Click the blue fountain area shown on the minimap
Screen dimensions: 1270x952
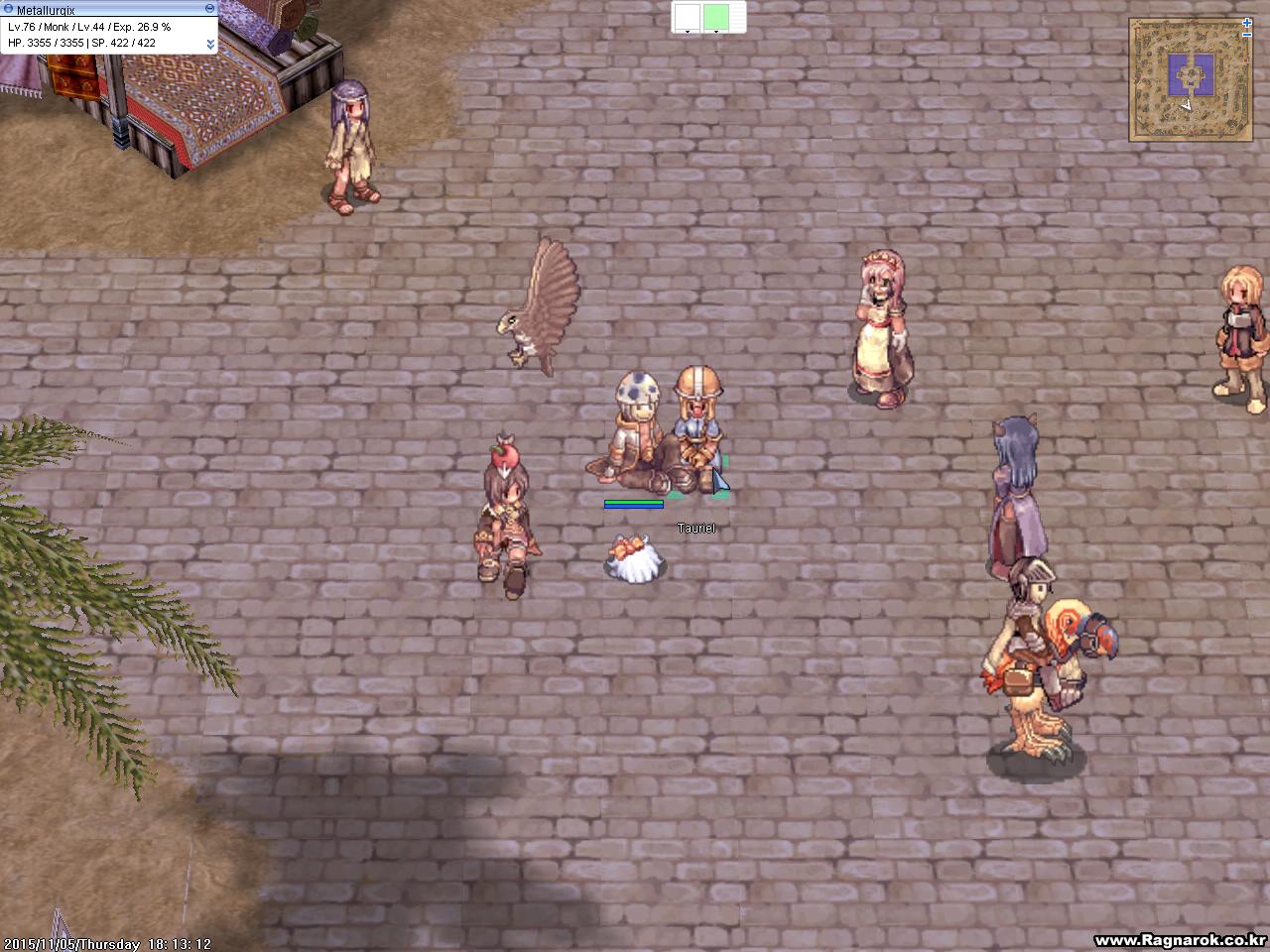click(1191, 74)
